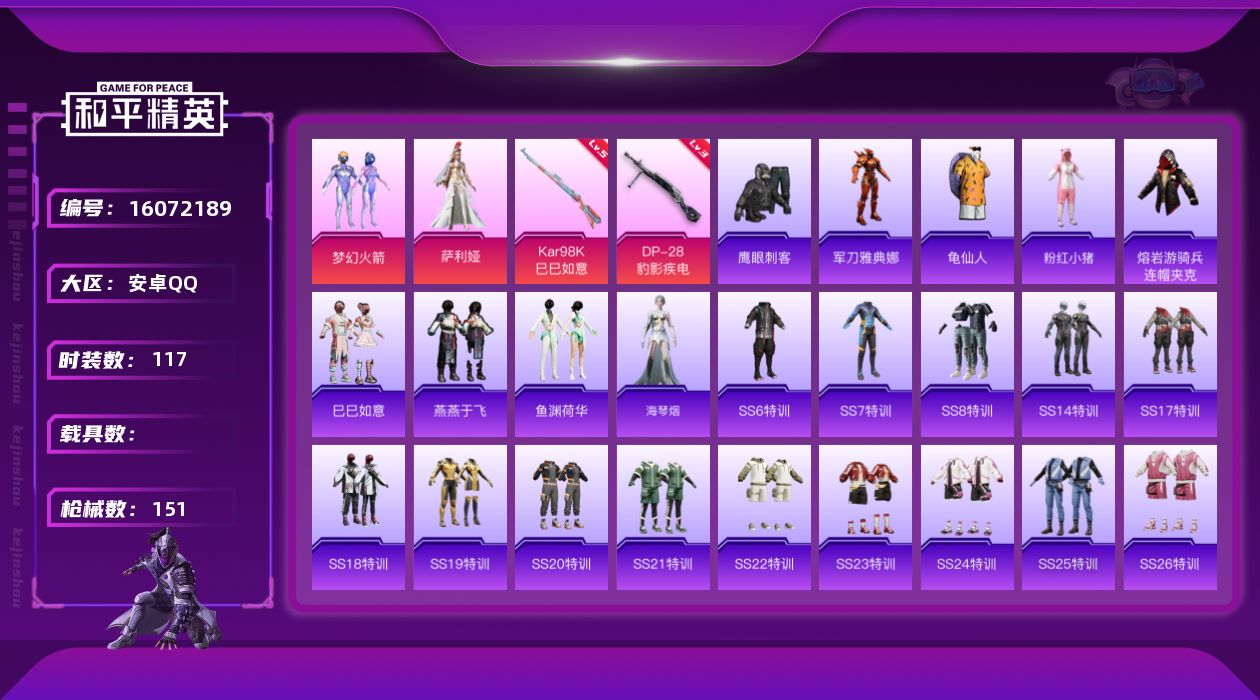Image resolution: width=1260 pixels, height=700 pixels.
Task: Pick the SS21特训 green outfit tile
Action: pyautogui.click(x=663, y=517)
